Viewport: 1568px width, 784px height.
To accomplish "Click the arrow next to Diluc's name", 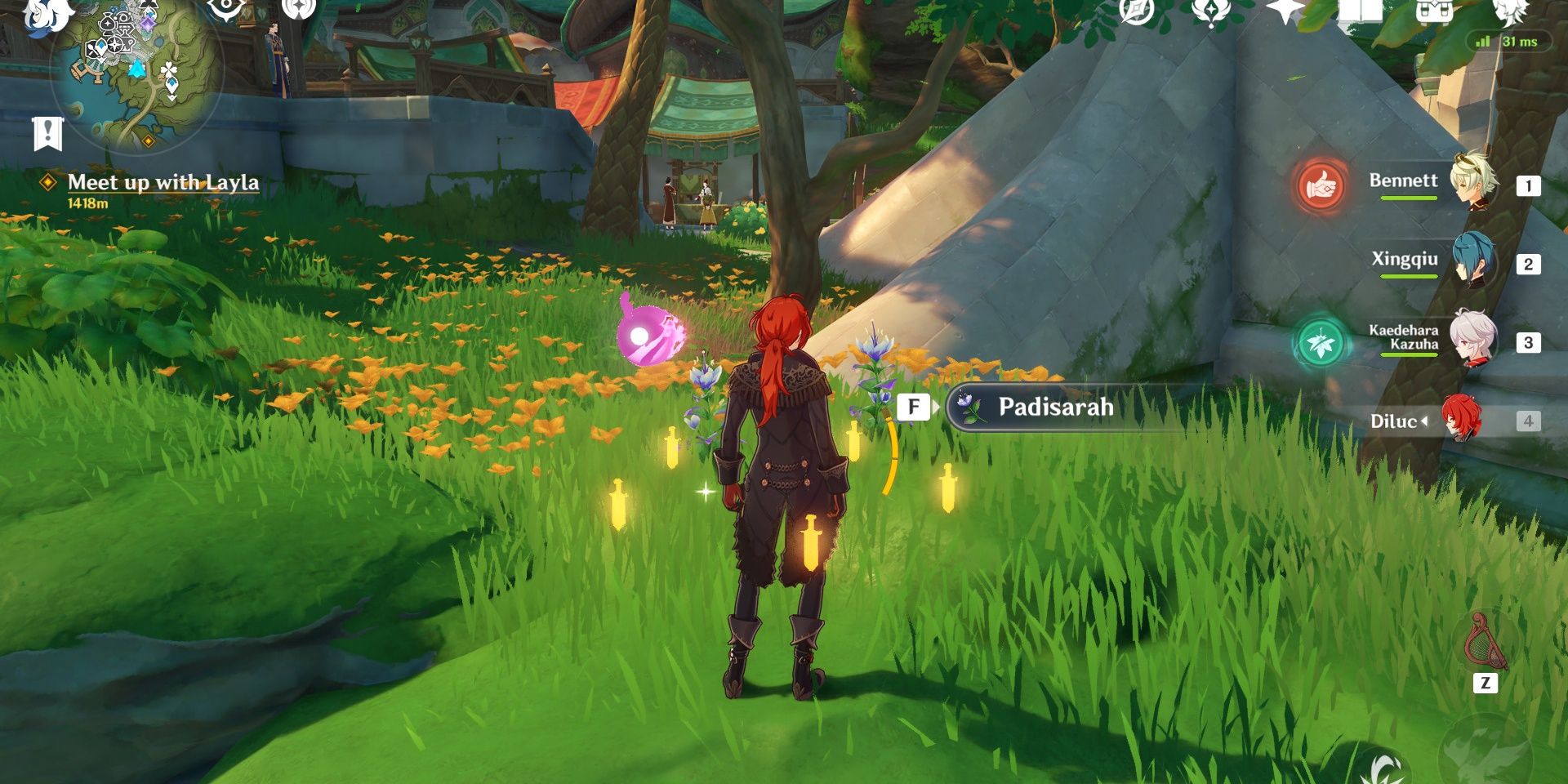I will 1424,421.
